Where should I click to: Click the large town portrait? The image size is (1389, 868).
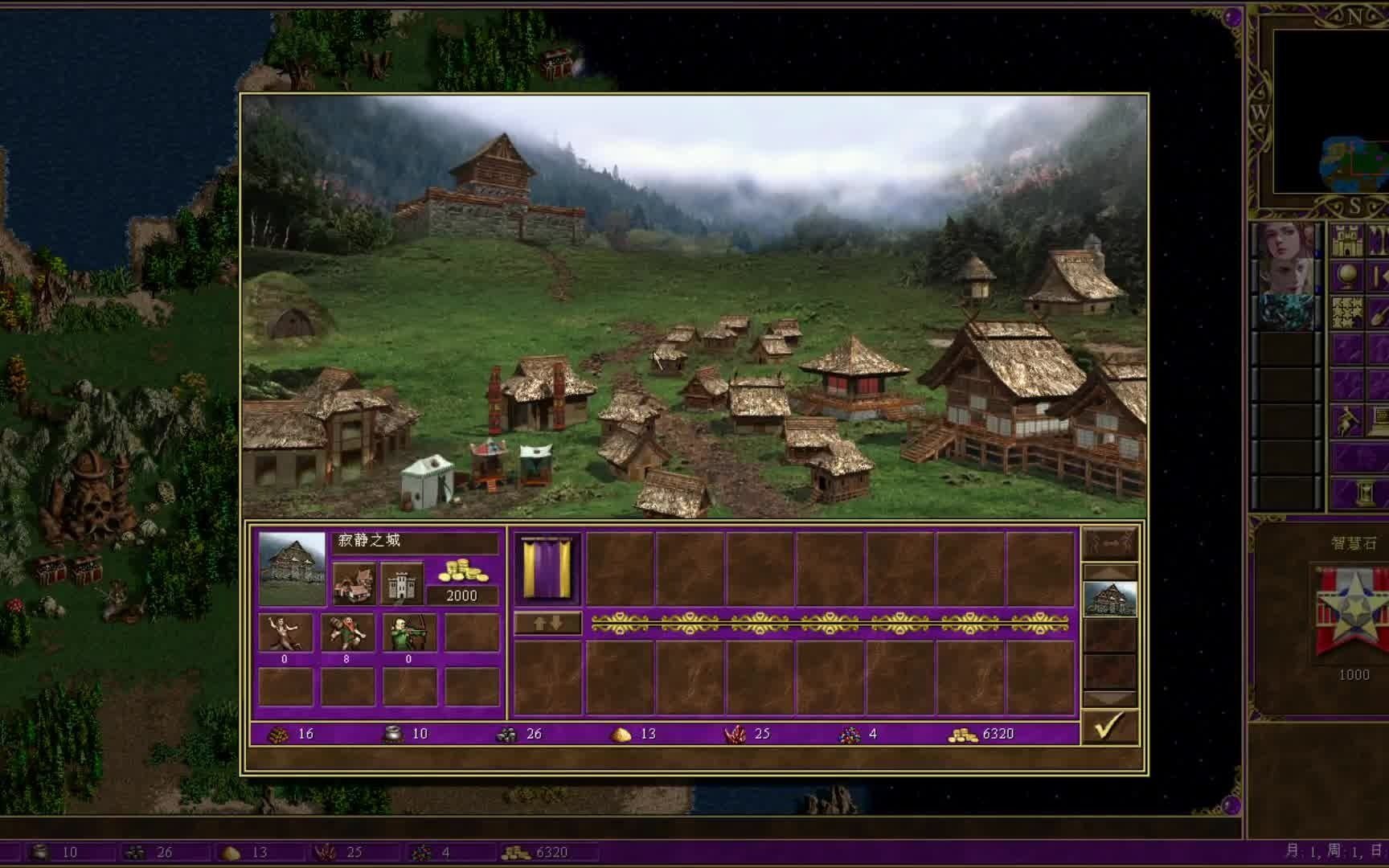[293, 567]
